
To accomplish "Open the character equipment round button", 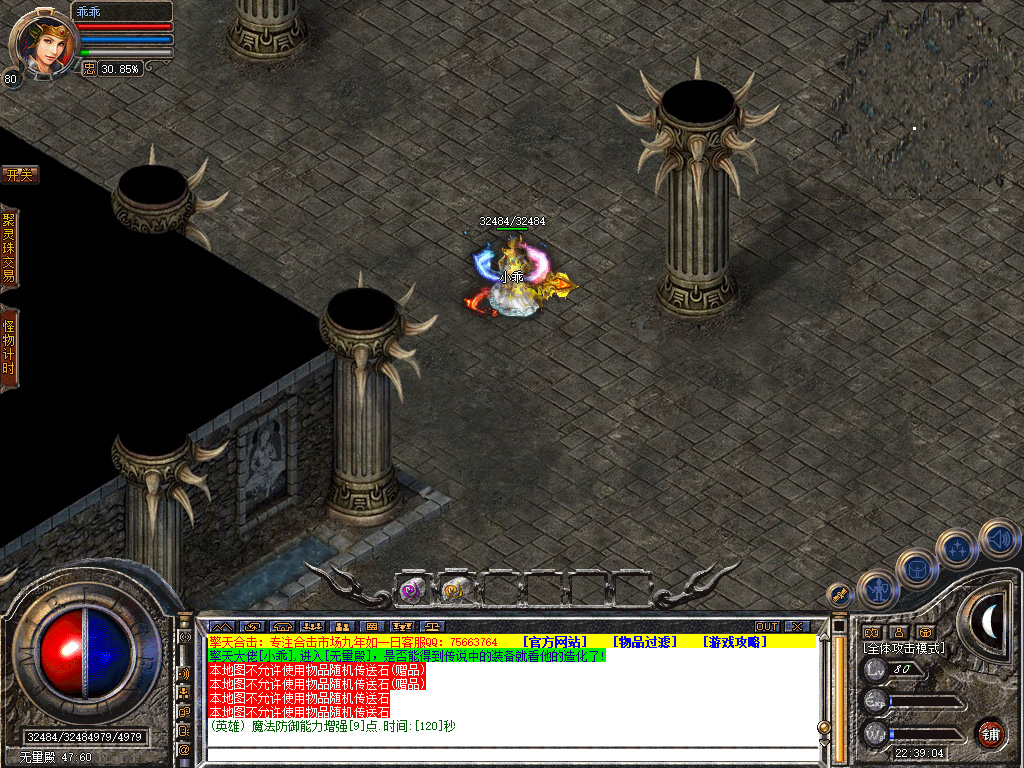I will [879, 590].
